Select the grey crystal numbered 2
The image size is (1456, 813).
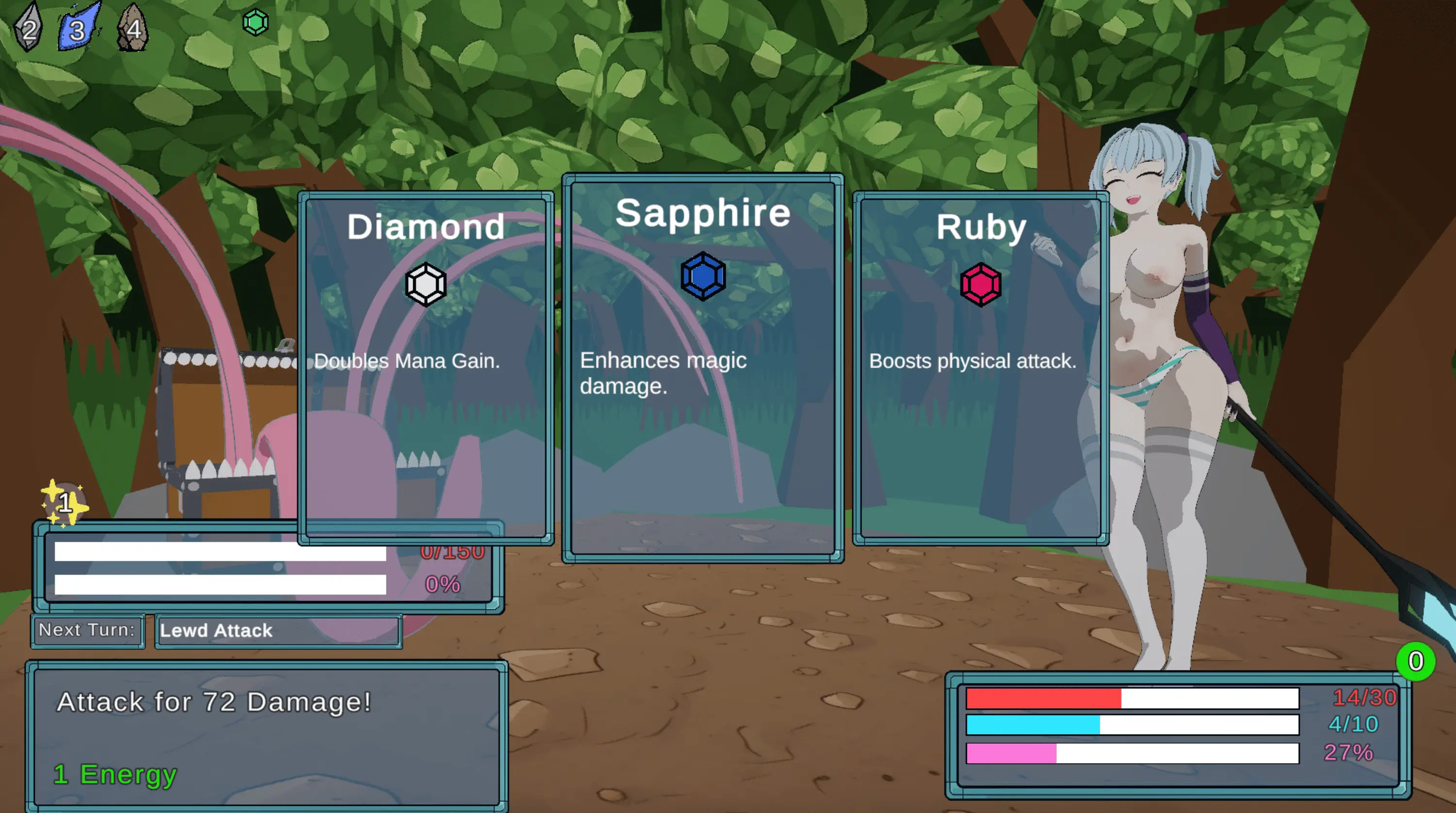[x=28, y=28]
